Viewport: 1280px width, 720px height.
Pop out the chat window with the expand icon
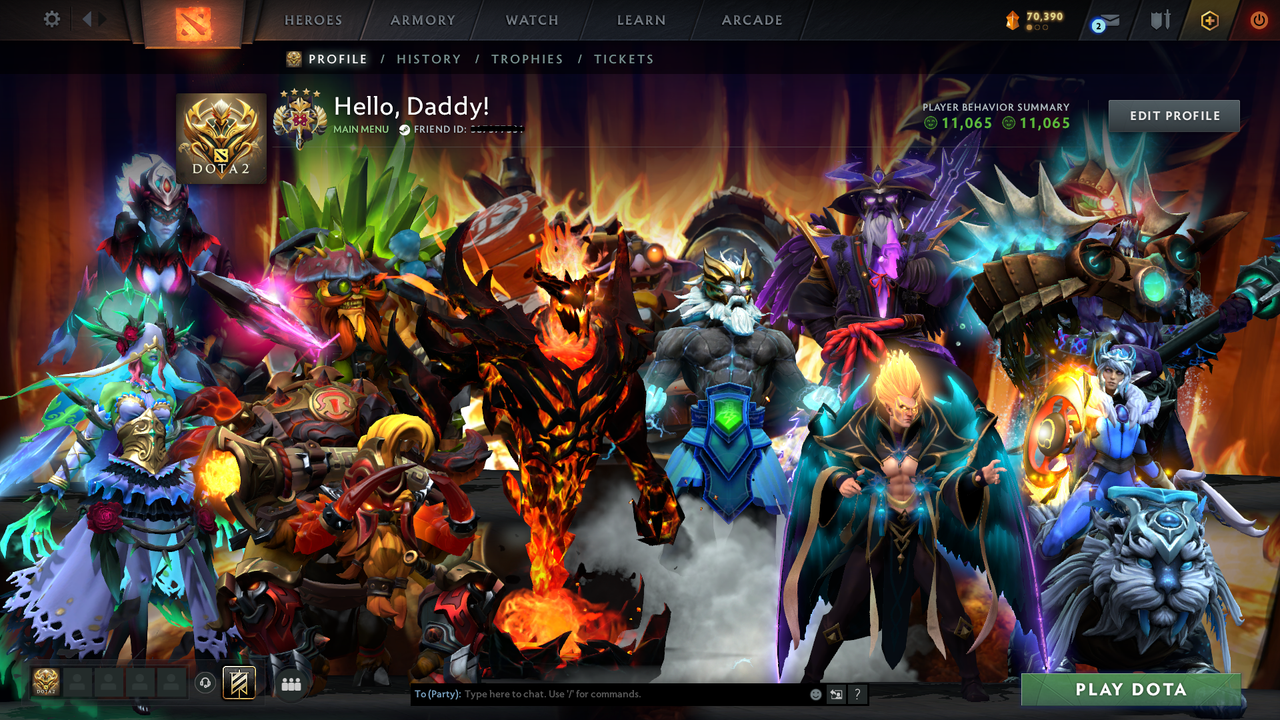pyautogui.click(x=836, y=694)
